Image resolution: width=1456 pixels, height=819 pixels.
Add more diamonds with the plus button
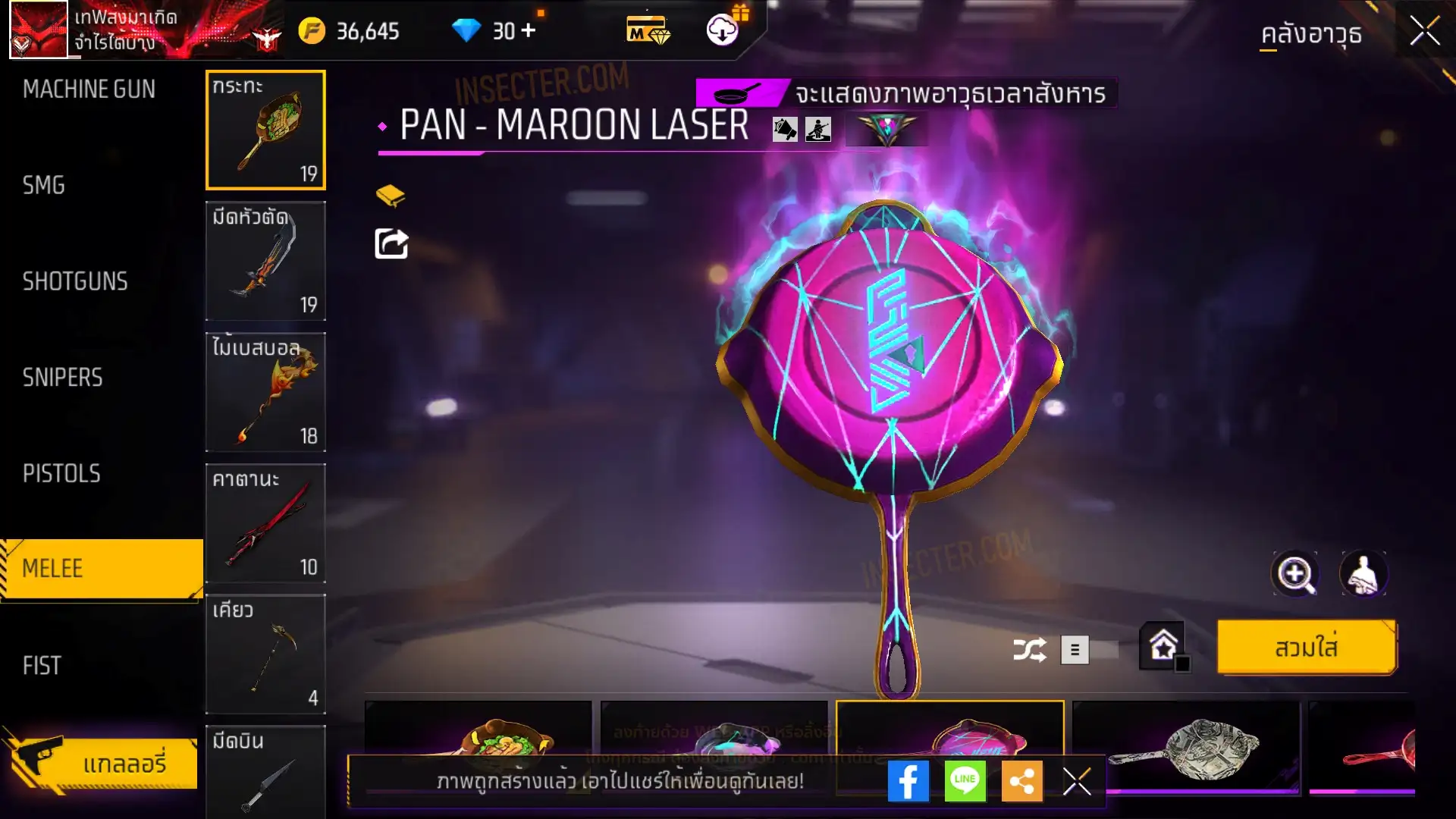[529, 30]
